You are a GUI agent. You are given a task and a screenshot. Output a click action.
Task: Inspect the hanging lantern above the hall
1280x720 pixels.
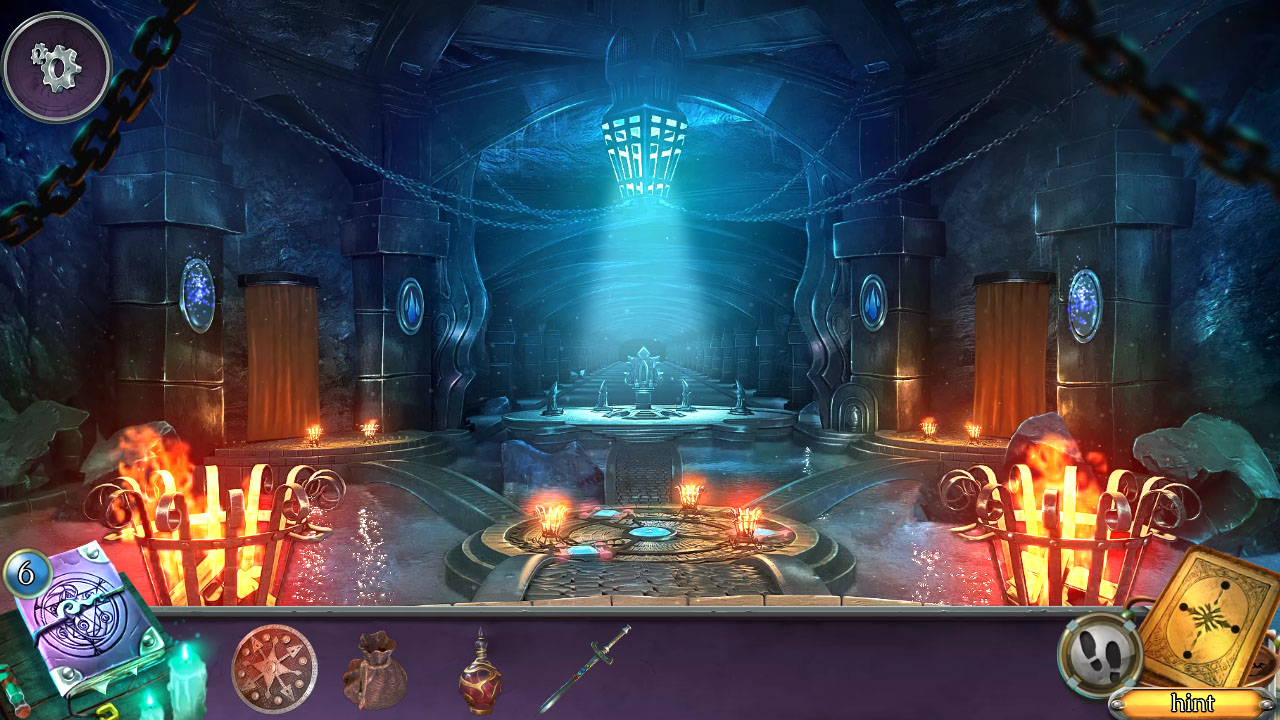(641, 150)
